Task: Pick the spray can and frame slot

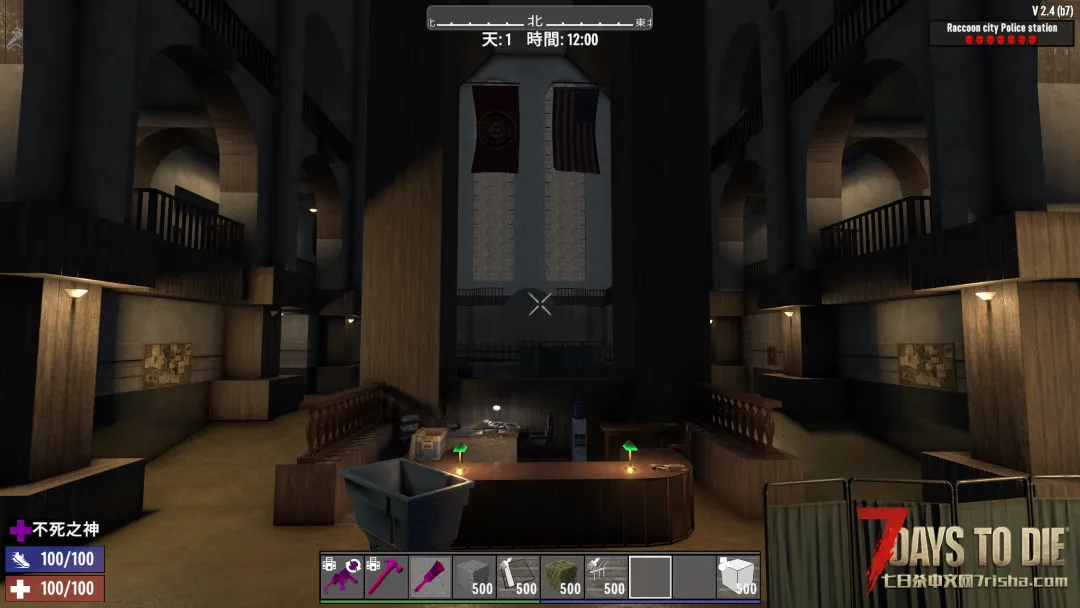Action: [x=518, y=577]
